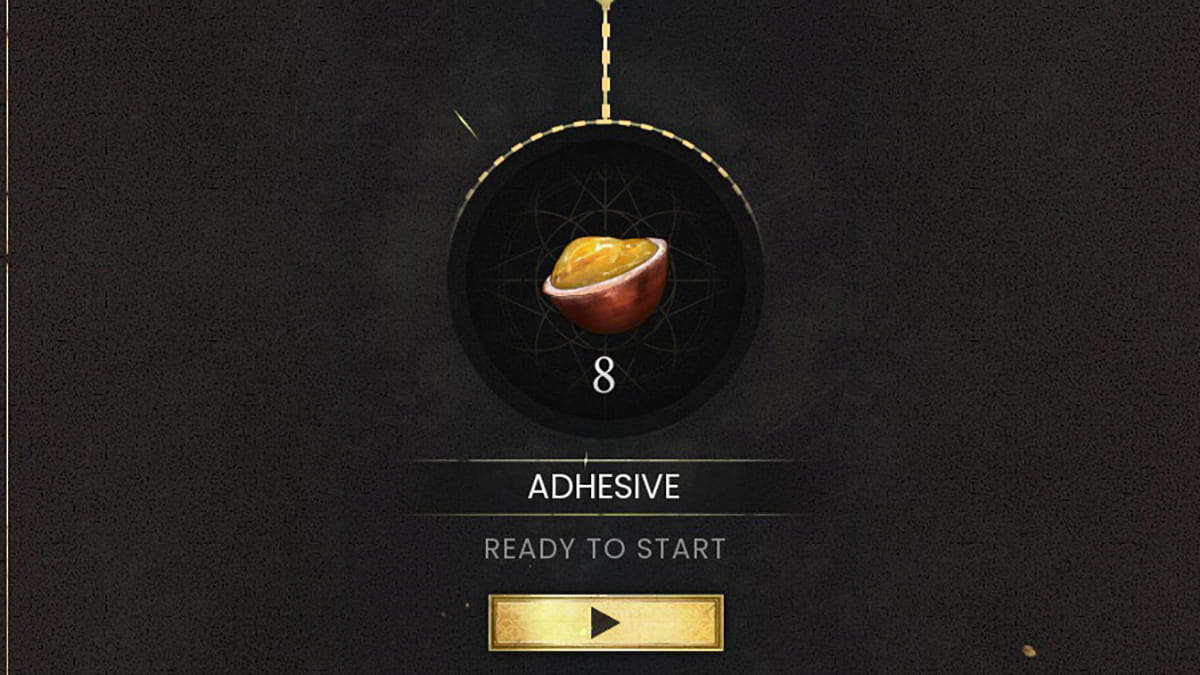Start the Adhesive job with the play button
Image resolution: width=1200 pixels, height=675 pixels.
[x=605, y=623]
